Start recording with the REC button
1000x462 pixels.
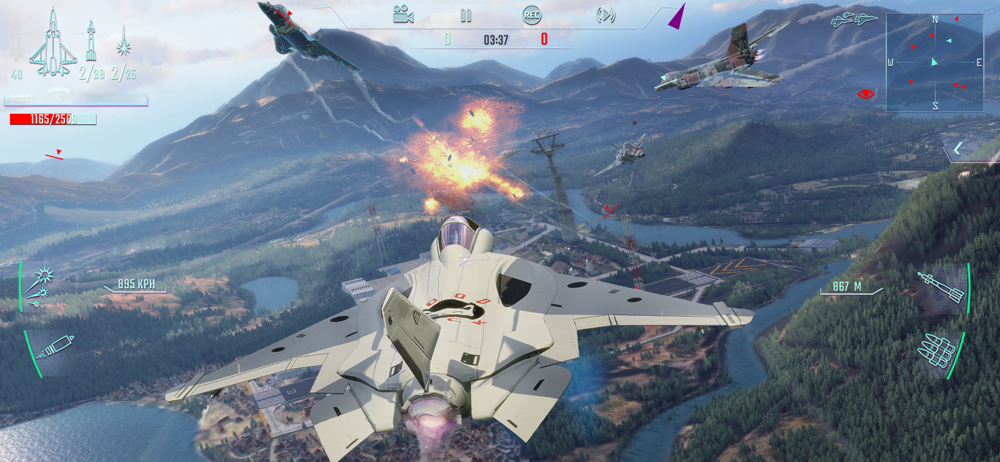coord(532,15)
